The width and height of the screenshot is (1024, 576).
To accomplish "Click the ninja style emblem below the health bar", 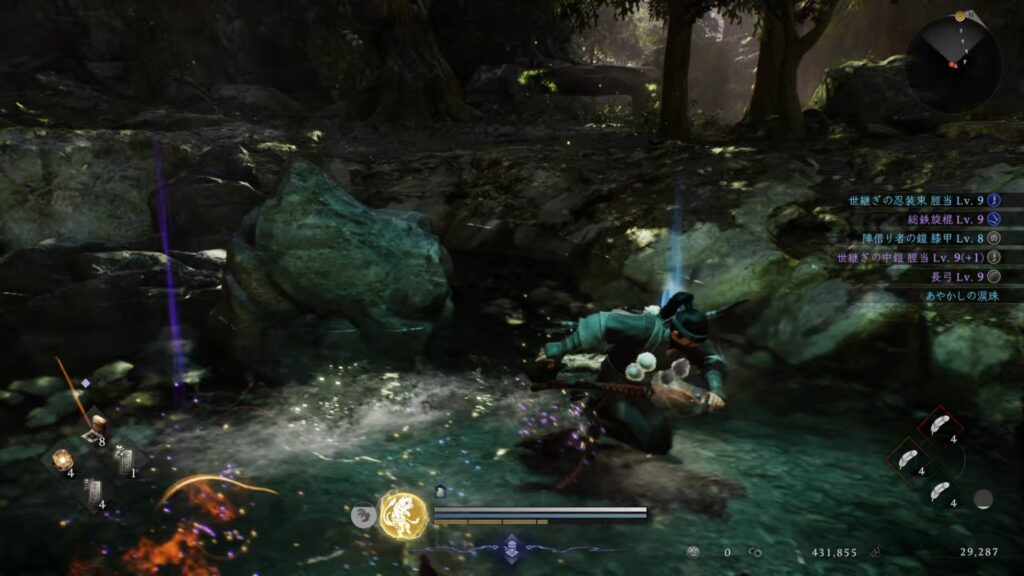I will (511, 546).
